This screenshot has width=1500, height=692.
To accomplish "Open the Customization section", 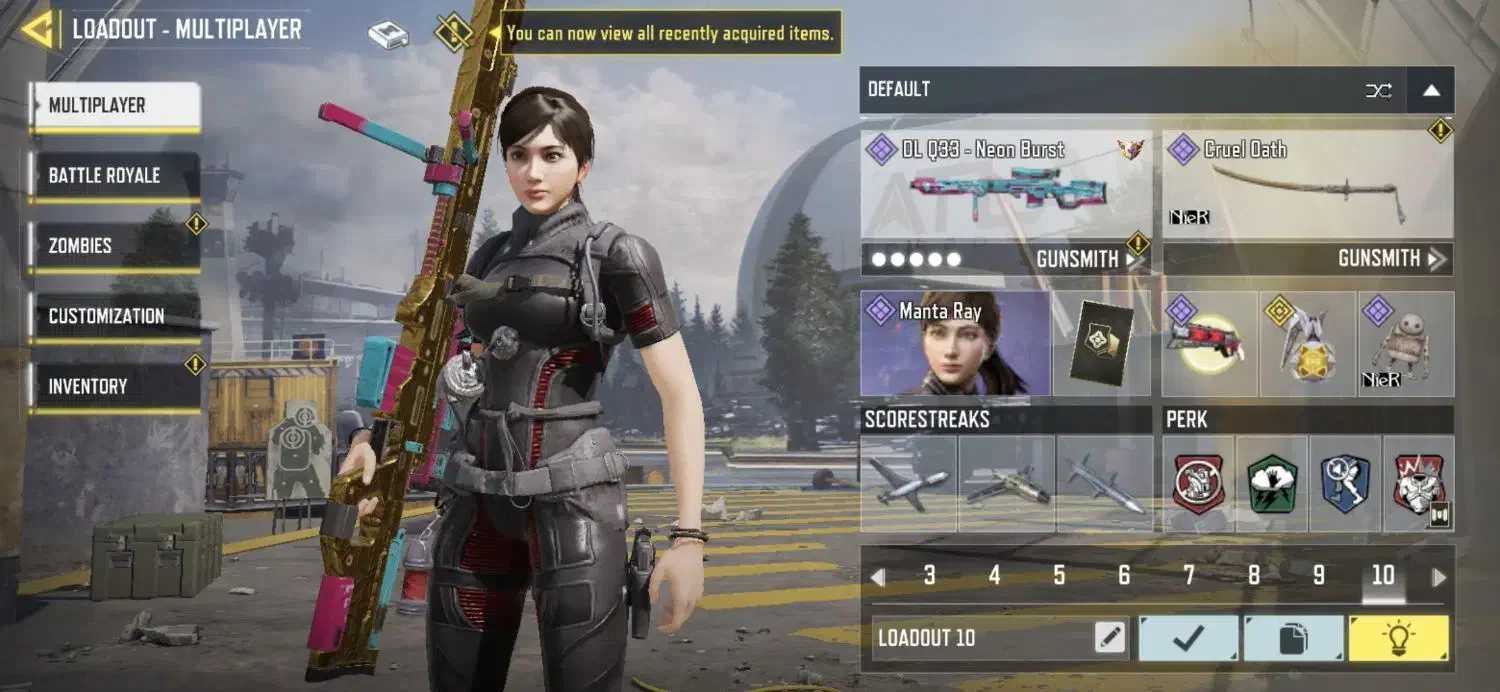I will 115,316.
